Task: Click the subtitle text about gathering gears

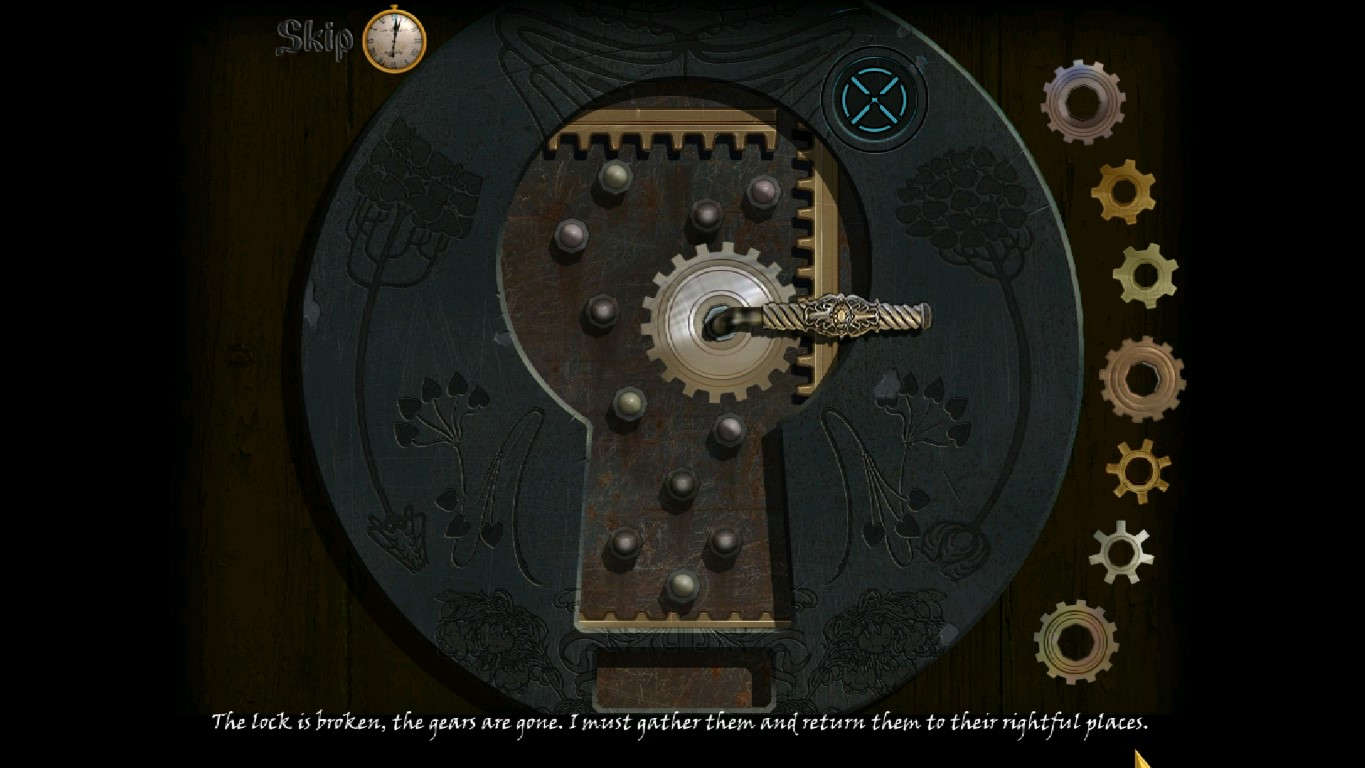Action: click(x=683, y=718)
